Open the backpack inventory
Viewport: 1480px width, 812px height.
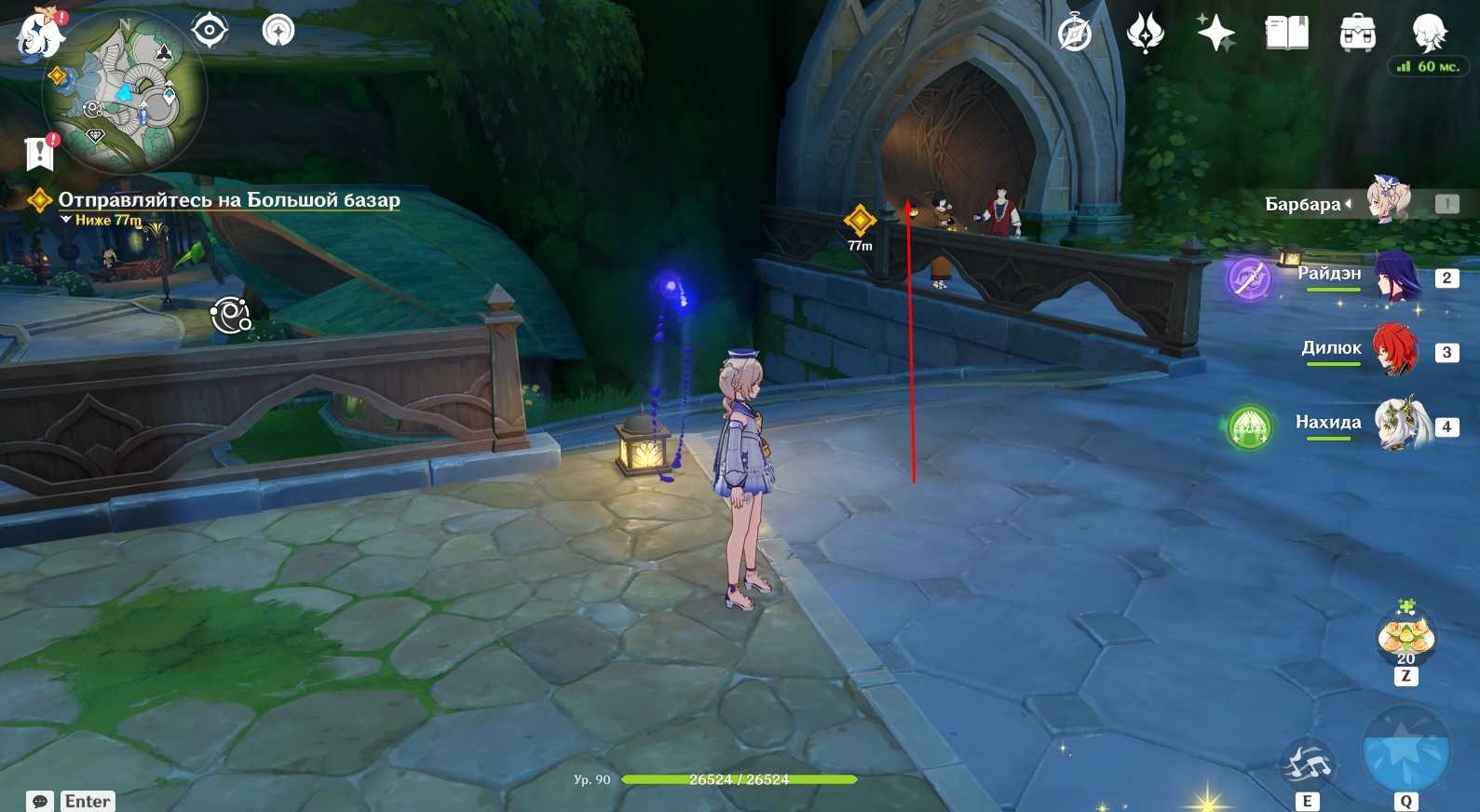pyautogui.click(x=1357, y=34)
